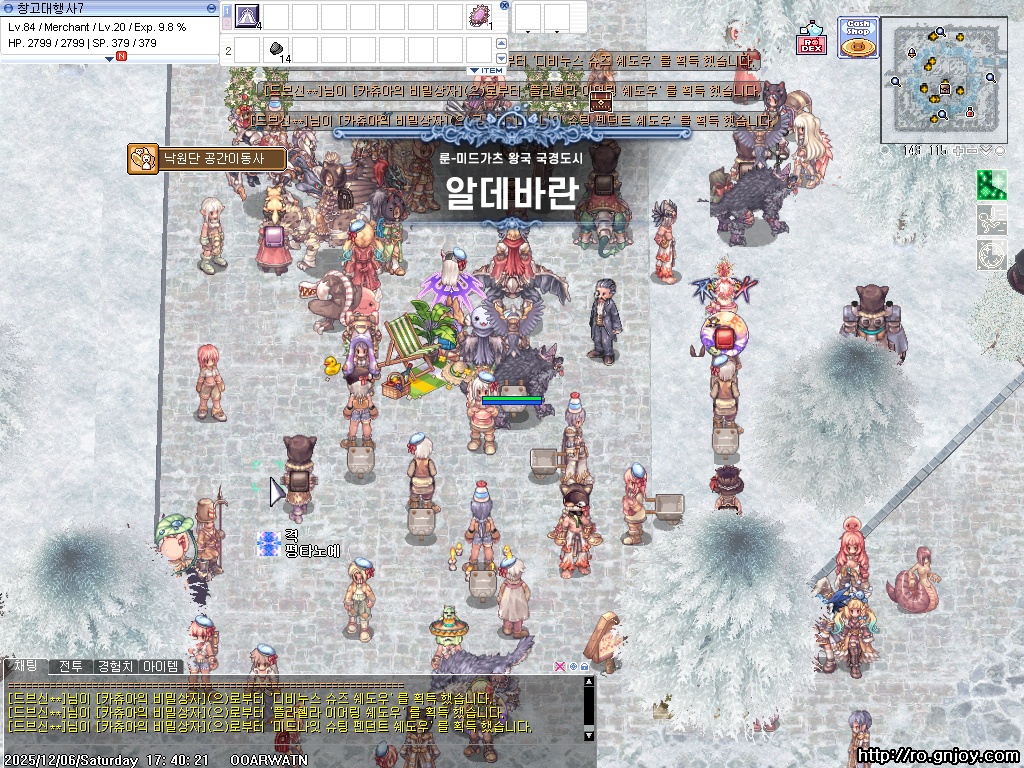
Task: Click the running figure status icon
Action: 991,220
